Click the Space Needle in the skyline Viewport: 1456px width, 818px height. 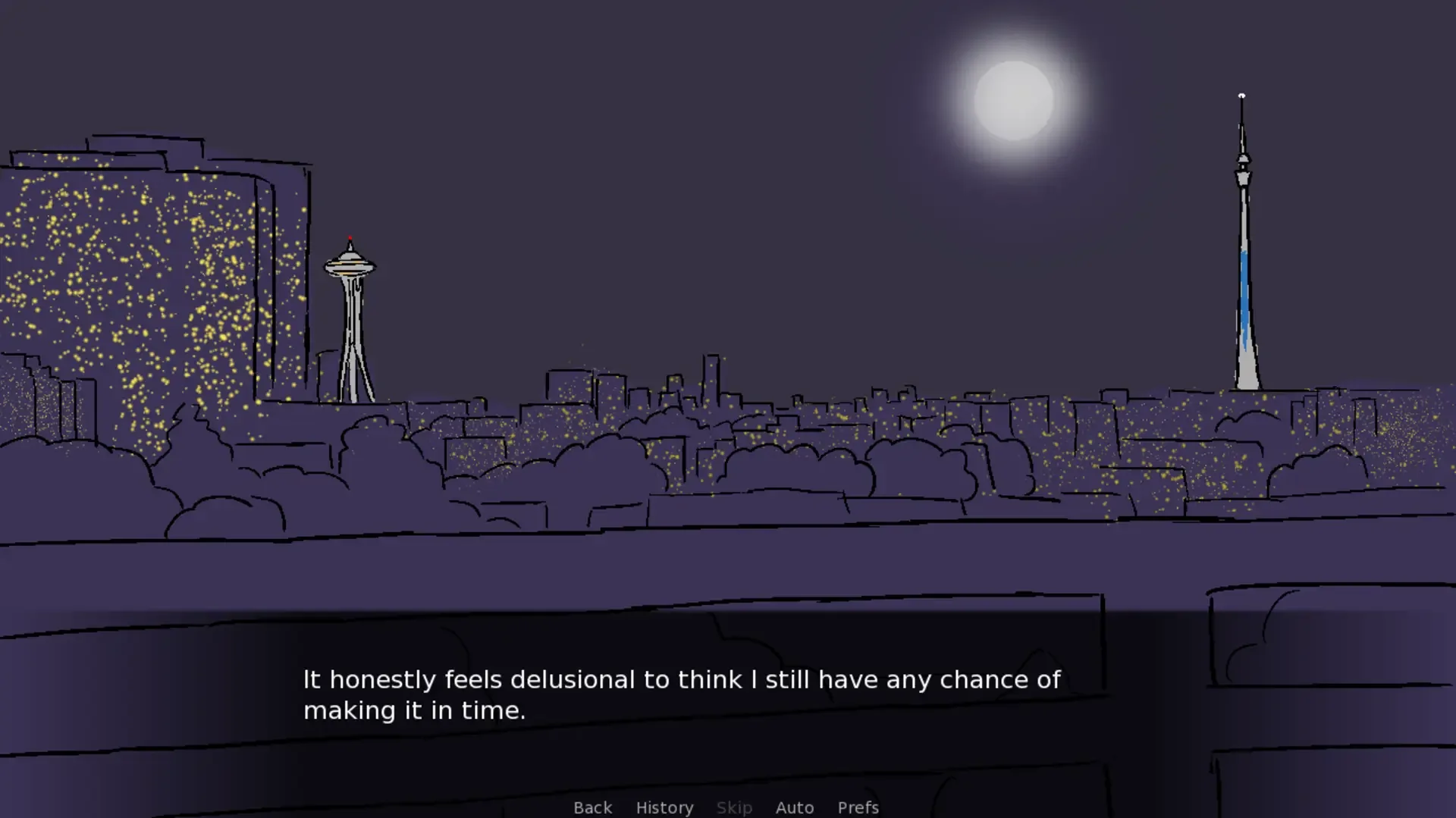351,318
